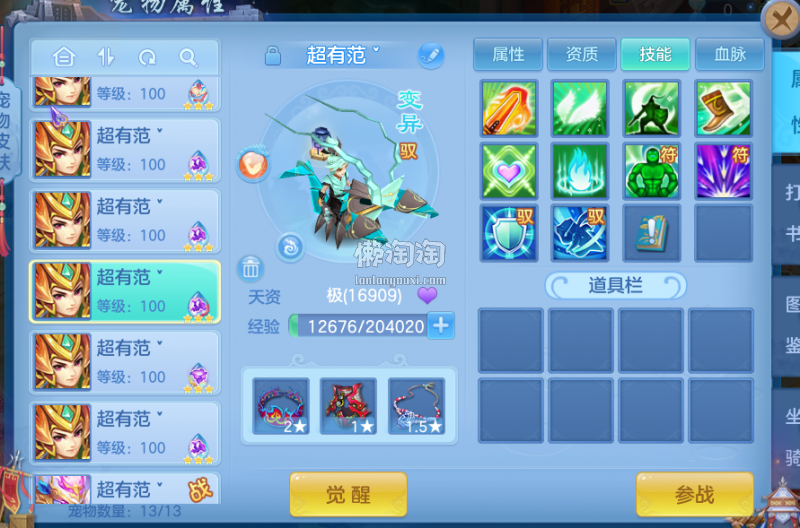Open the search magnifier in pet list

pos(187,57)
